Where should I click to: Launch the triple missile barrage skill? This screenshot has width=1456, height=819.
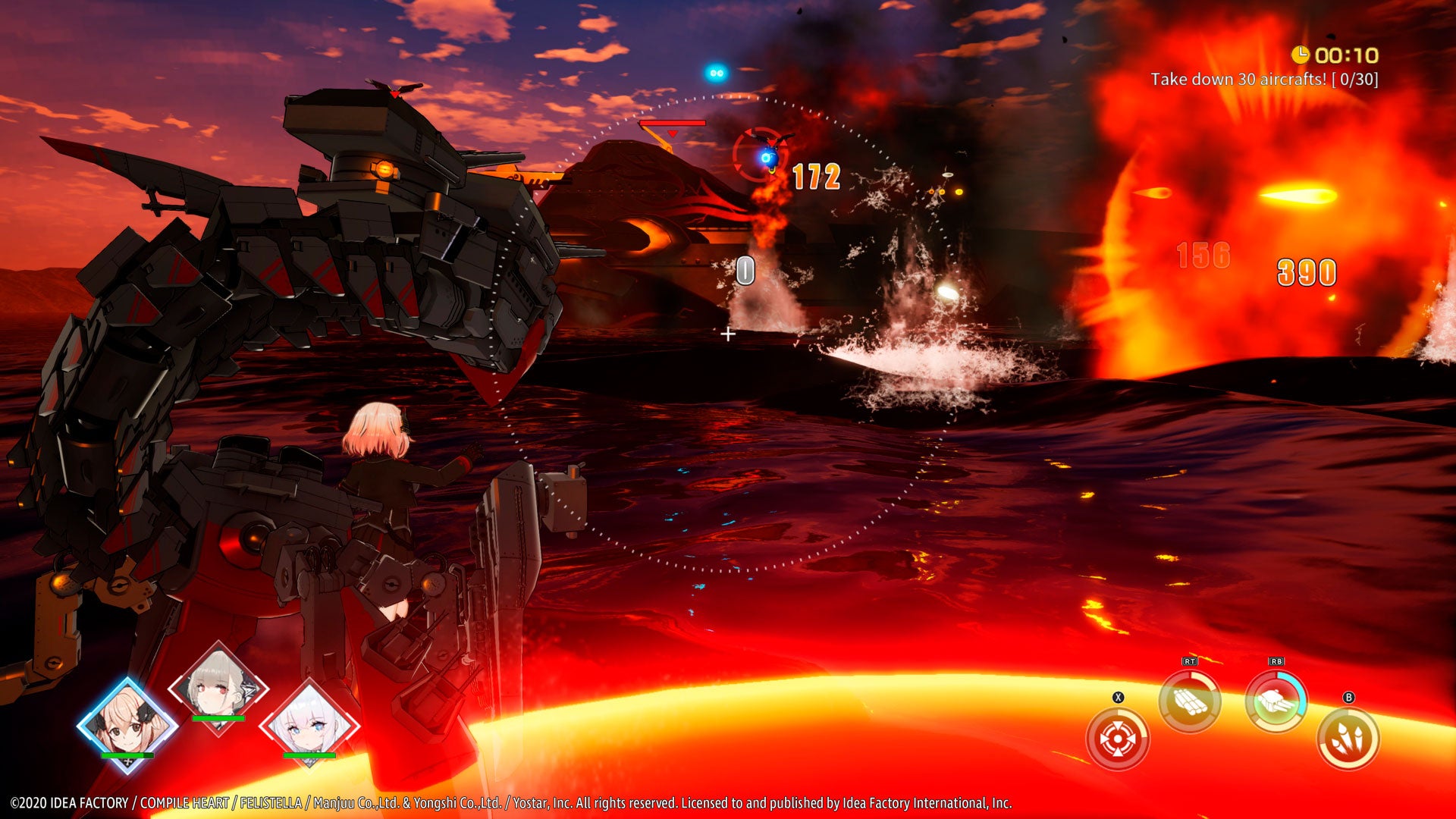(x=1348, y=739)
